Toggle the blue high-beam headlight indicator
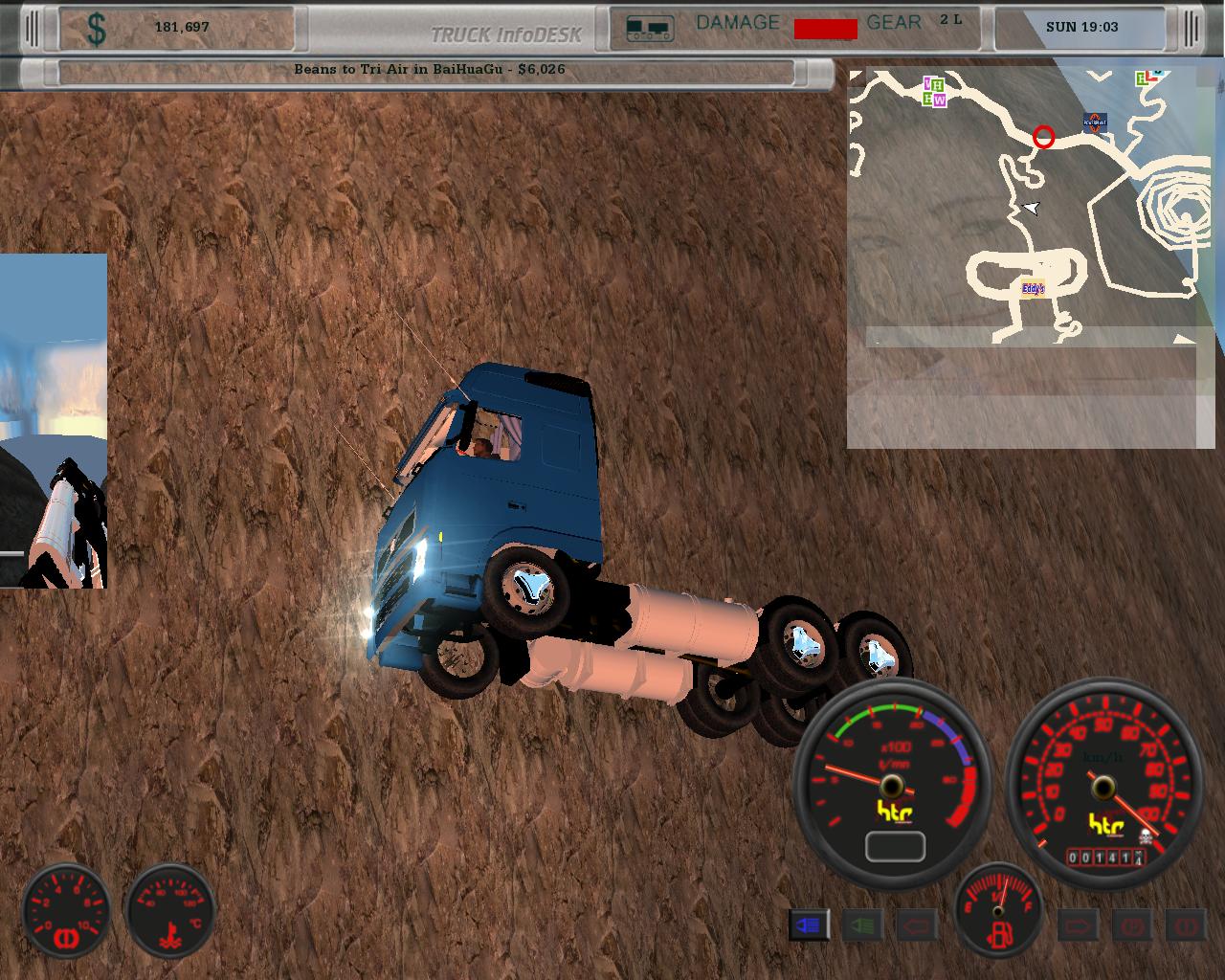Image resolution: width=1225 pixels, height=980 pixels. 809,925
